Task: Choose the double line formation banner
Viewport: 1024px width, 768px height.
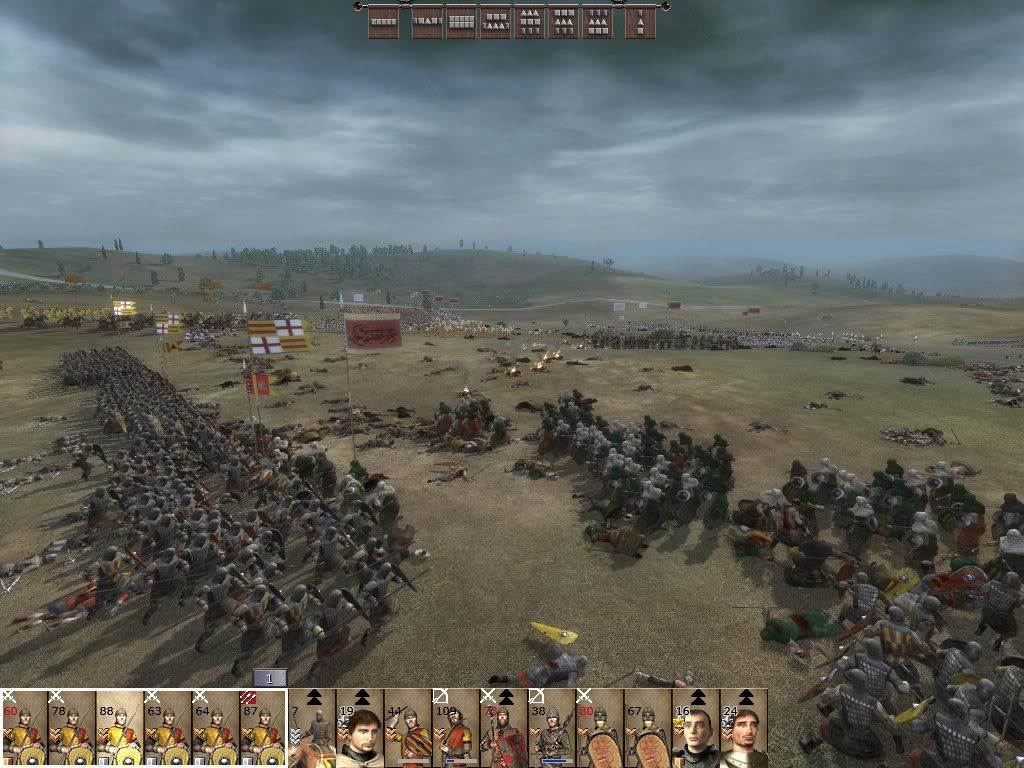Action: click(x=461, y=21)
